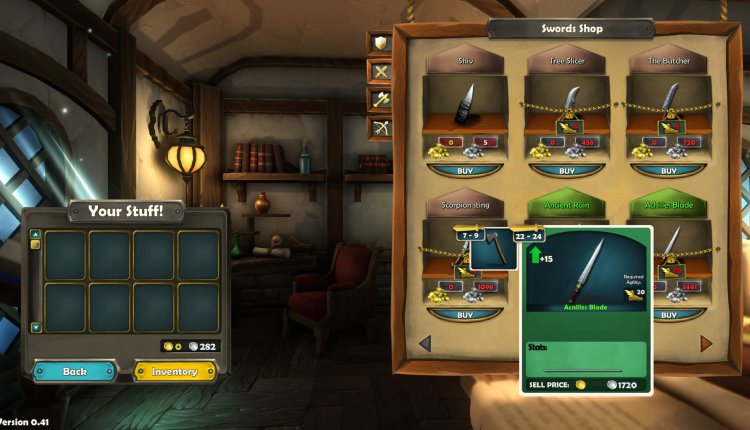Select The Butcher item image
This screenshot has width=750, height=430.
(667, 103)
